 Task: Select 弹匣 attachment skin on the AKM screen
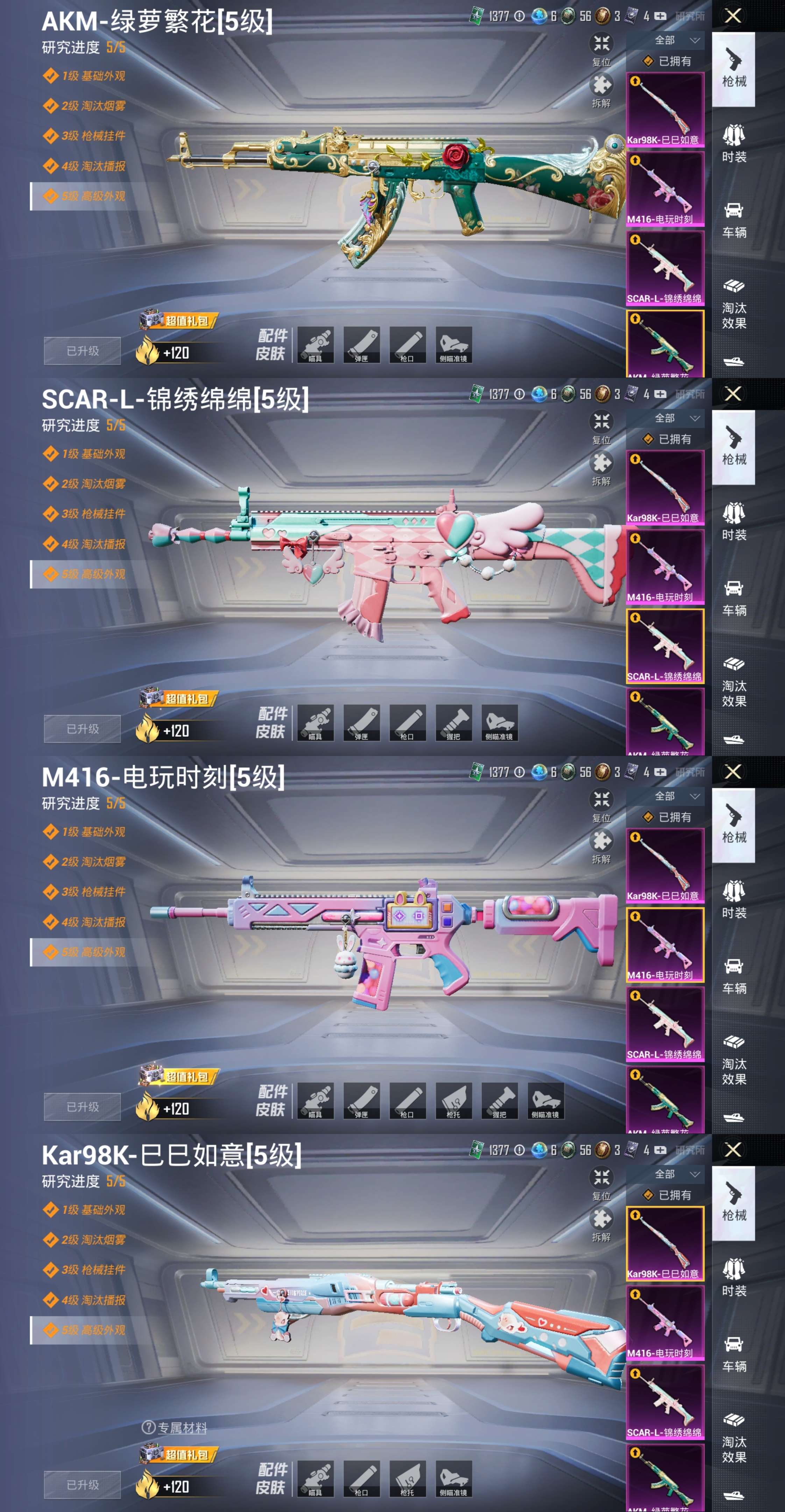(361, 344)
